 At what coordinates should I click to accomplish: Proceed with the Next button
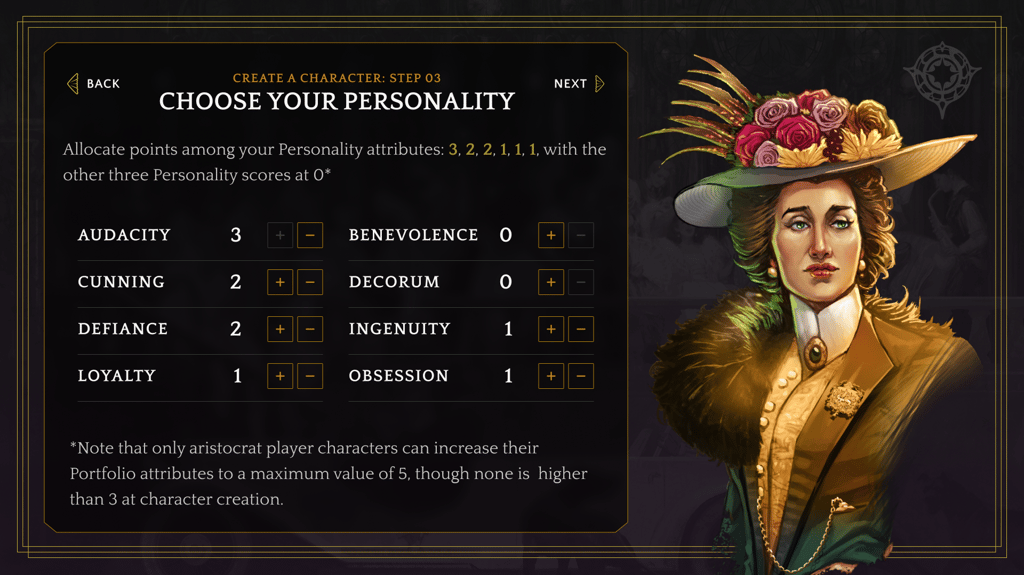pyautogui.click(x=579, y=84)
